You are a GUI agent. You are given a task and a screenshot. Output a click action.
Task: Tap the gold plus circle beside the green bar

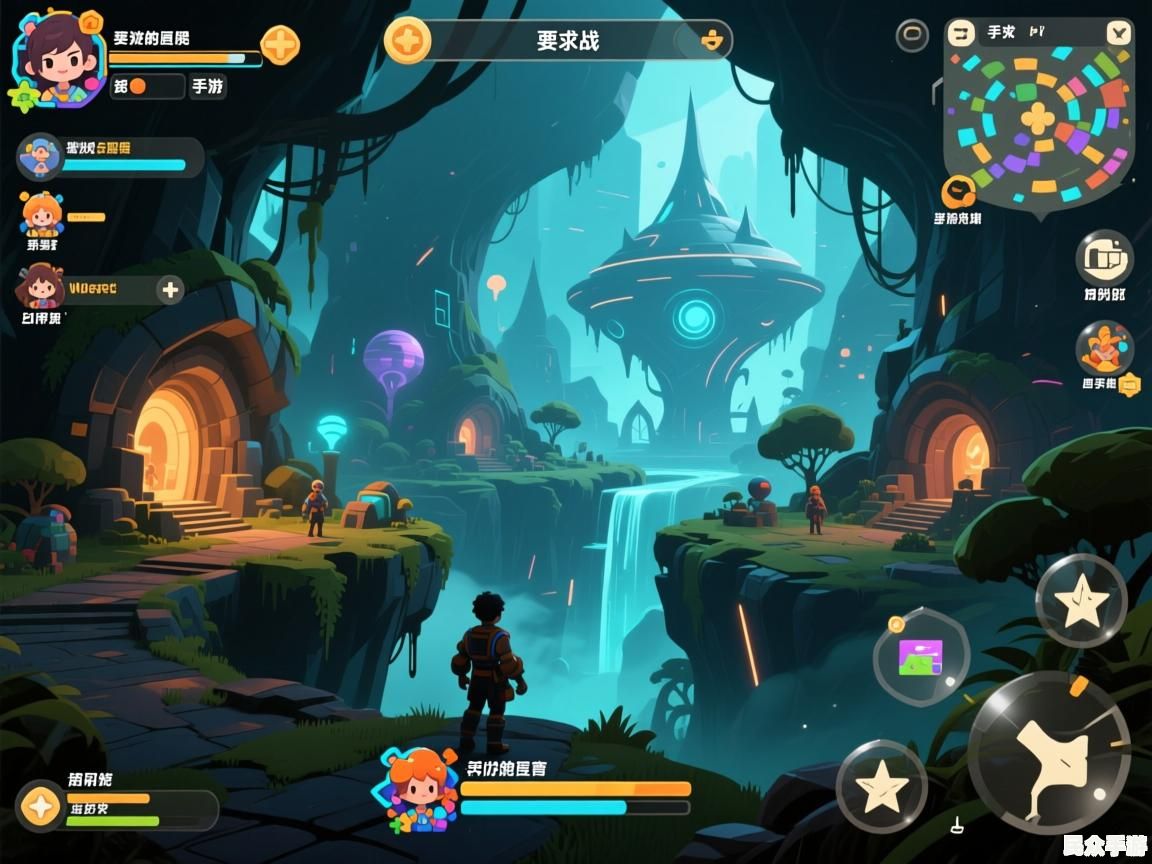coord(41,805)
